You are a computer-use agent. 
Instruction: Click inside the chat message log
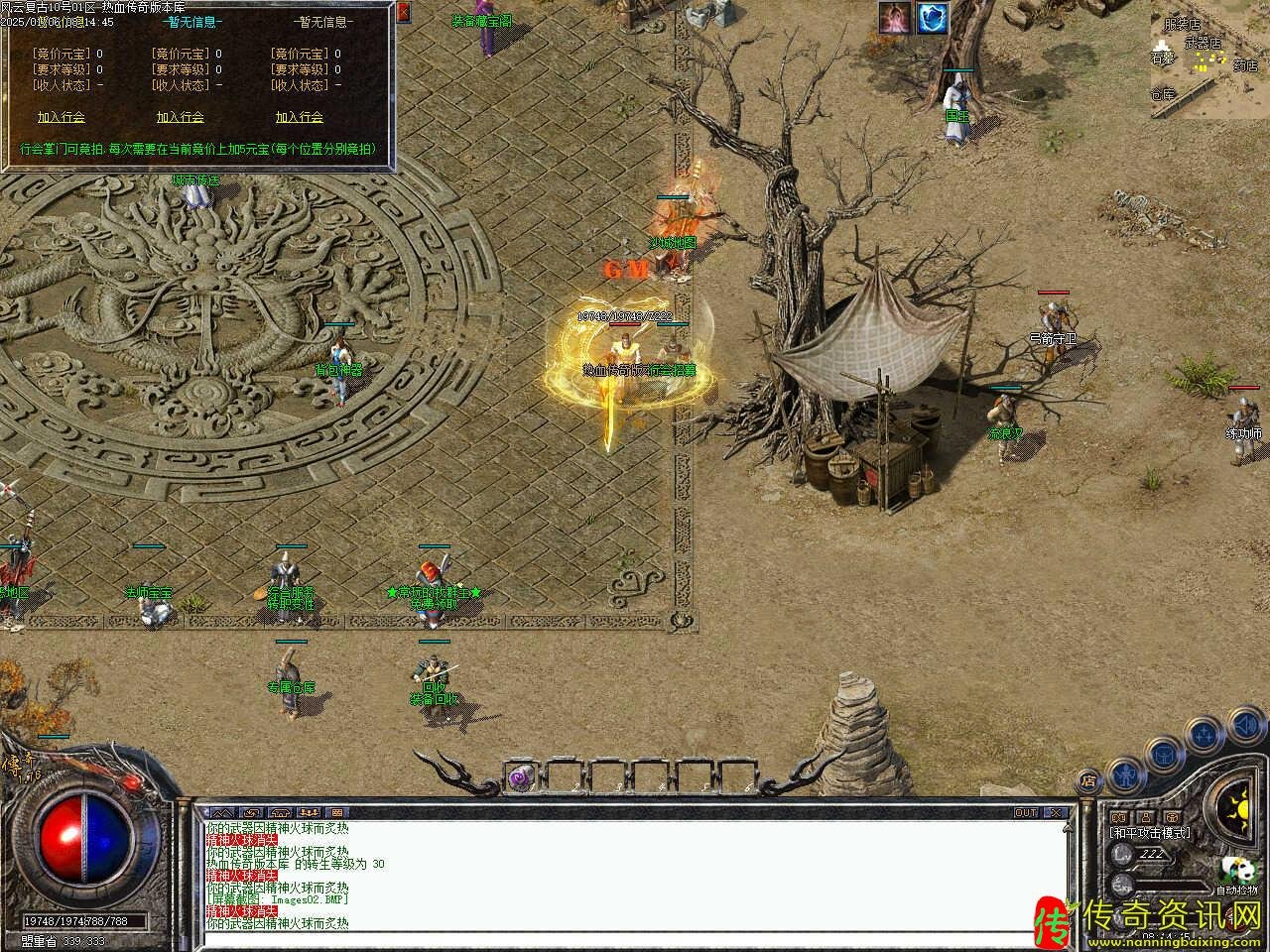(x=635, y=876)
